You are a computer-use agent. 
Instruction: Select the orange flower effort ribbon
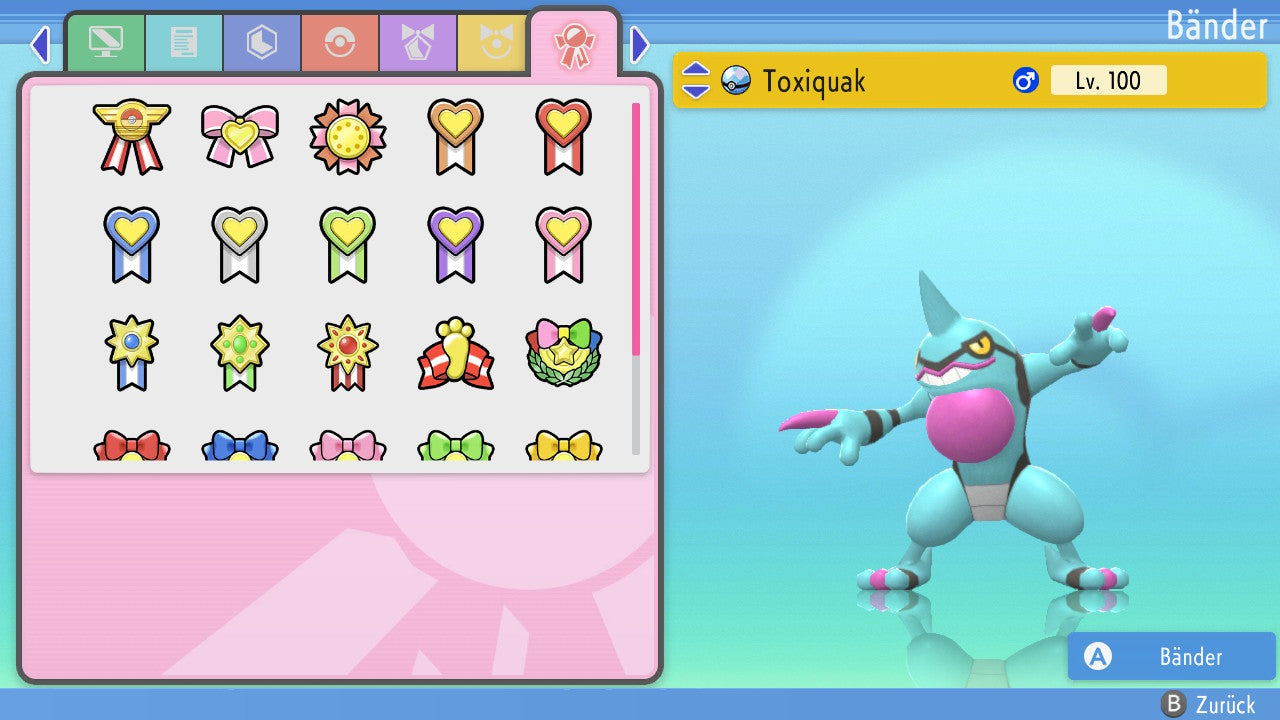(x=348, y=137)
